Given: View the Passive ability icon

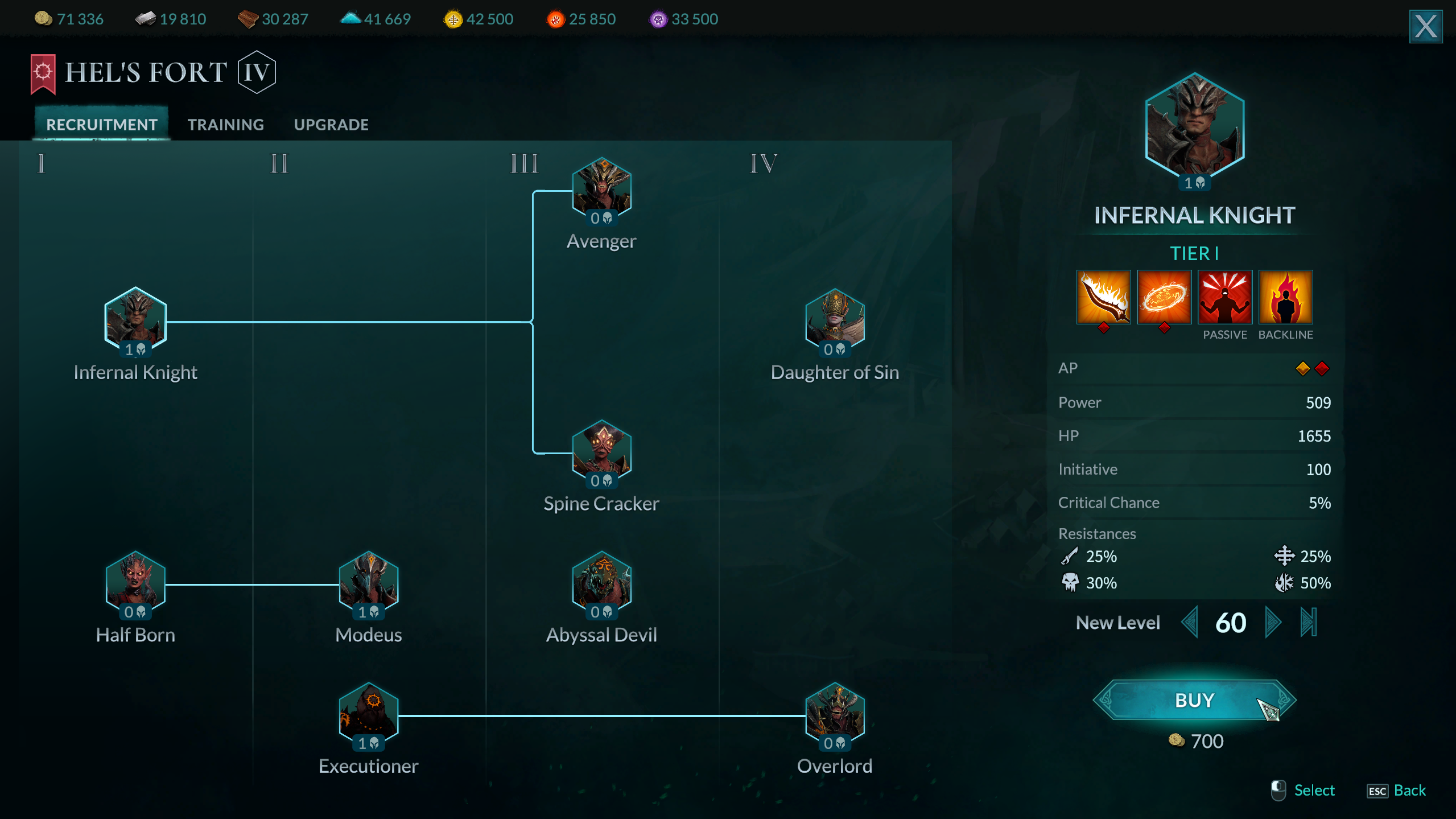Looking at the screenshot, I should (1224, 297).
